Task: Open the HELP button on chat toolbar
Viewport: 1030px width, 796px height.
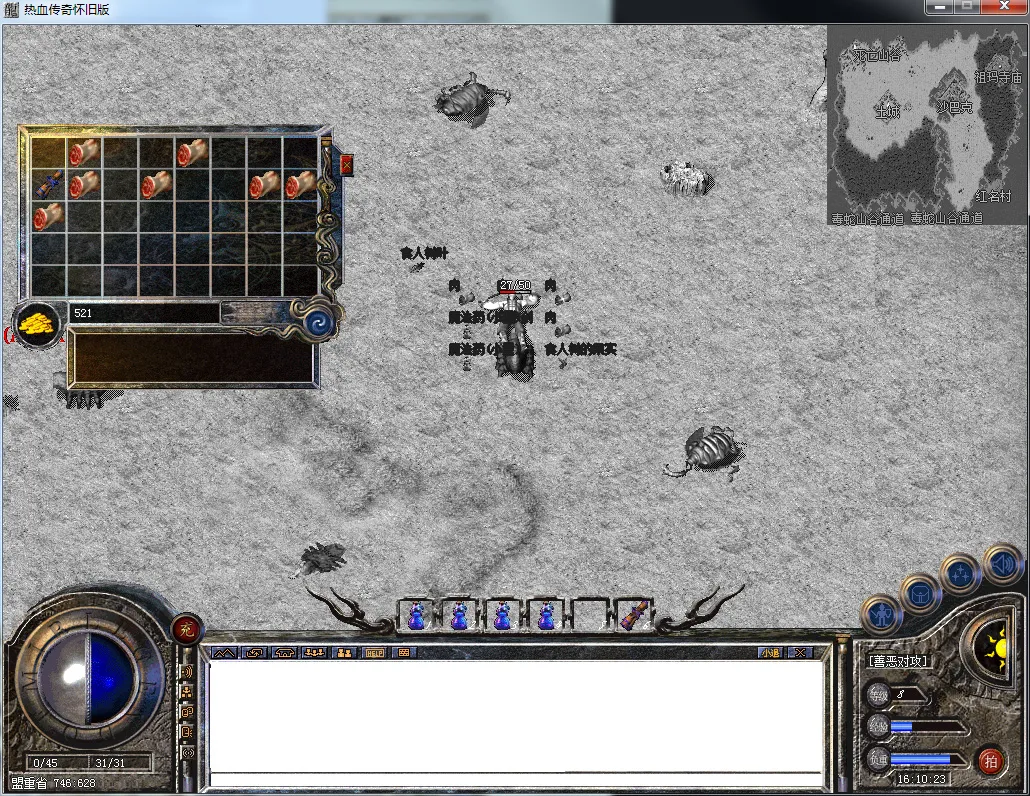Action: coord(375,652)
